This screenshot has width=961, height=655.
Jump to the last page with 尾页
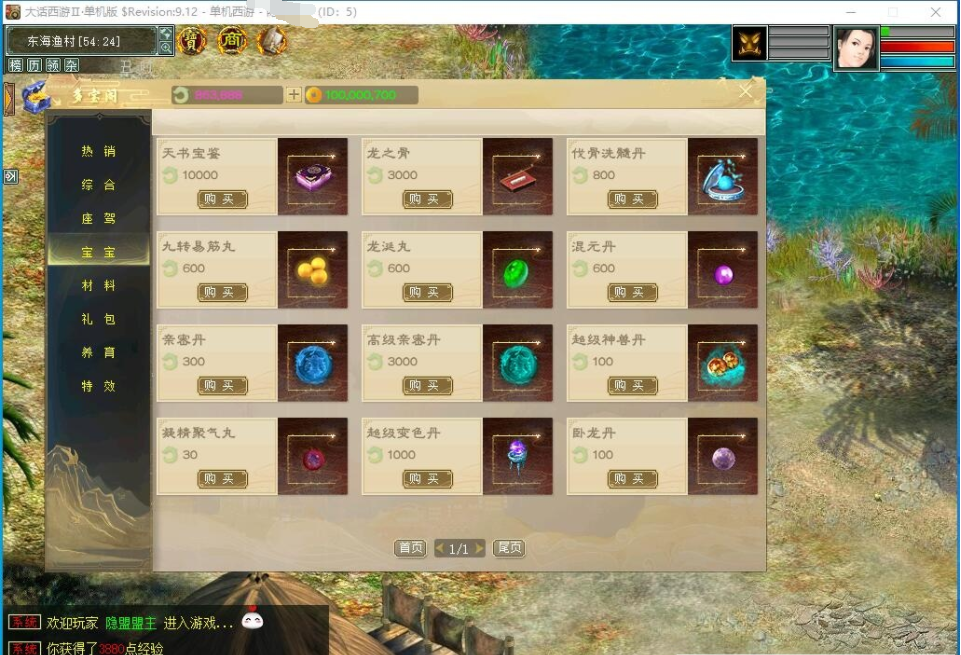509,548
